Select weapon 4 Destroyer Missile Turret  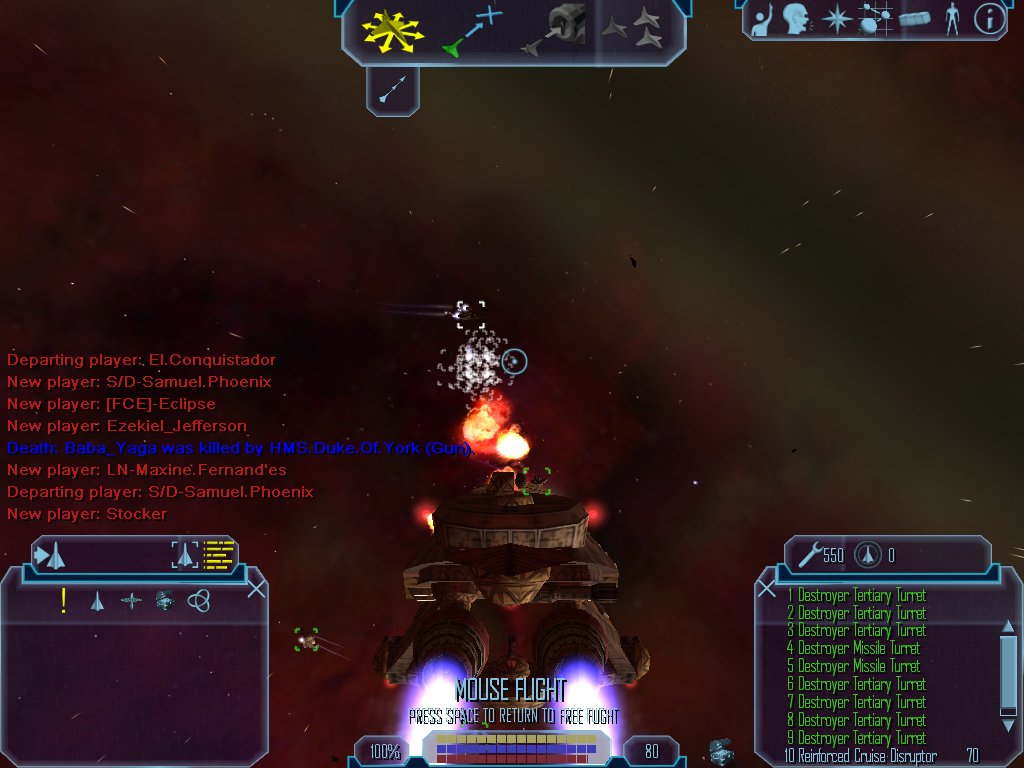tap(858, 649)
